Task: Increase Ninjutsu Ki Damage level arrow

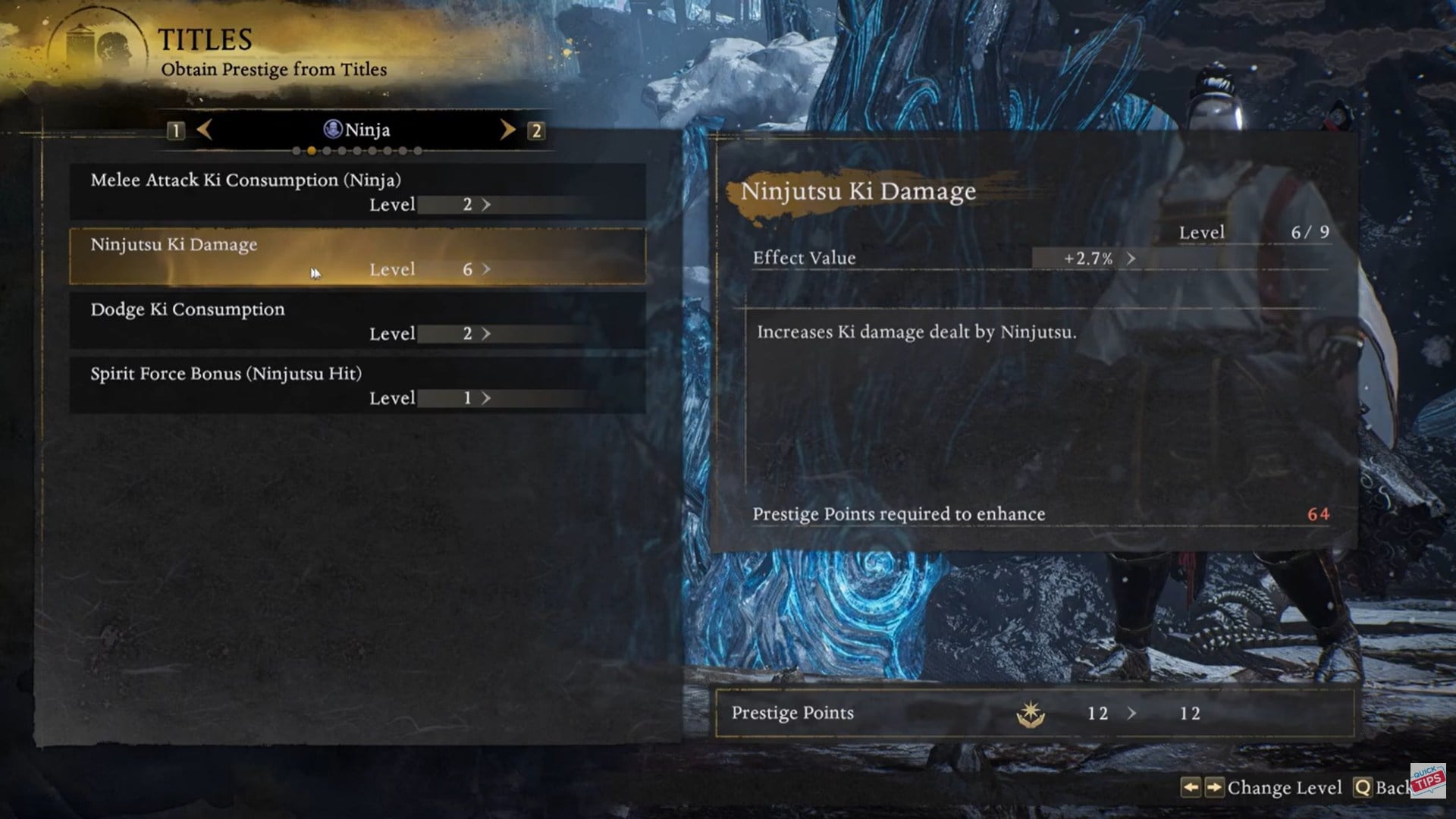Action: pyautogui.click(x=486, y=269)
